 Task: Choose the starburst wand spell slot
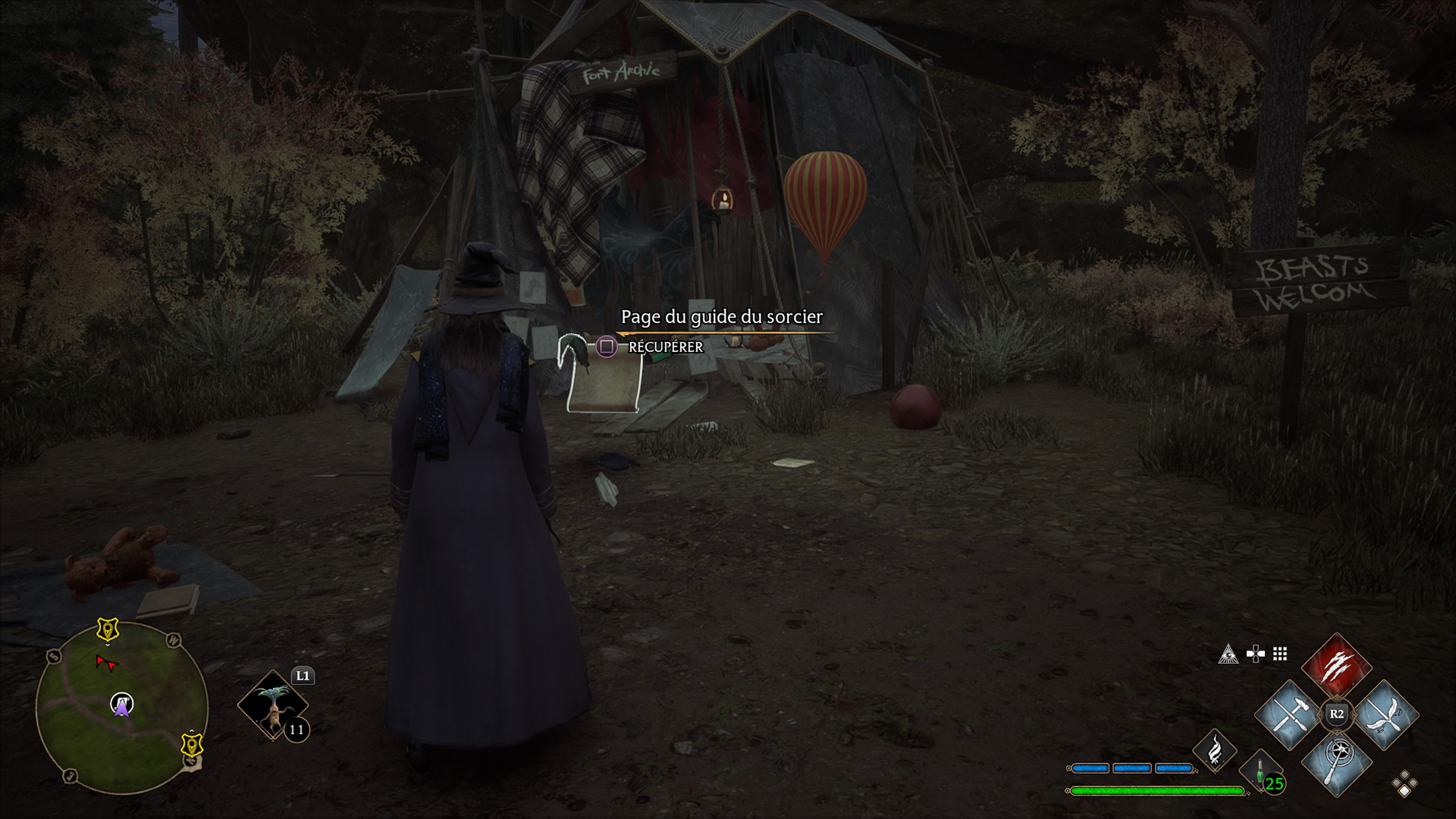click(1337, 763)
